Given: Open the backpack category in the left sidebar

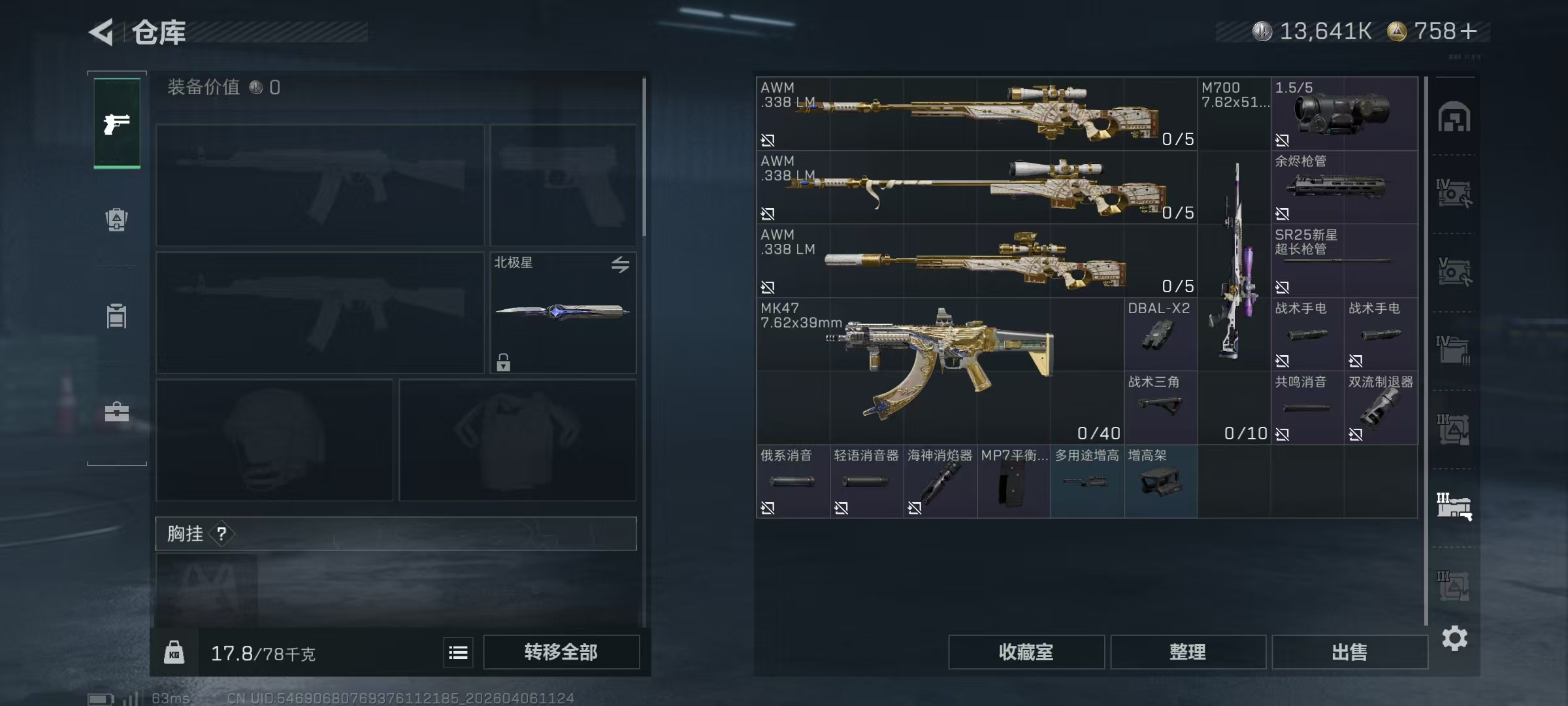Looking at the screenshot, I should [x=116, y=219].
